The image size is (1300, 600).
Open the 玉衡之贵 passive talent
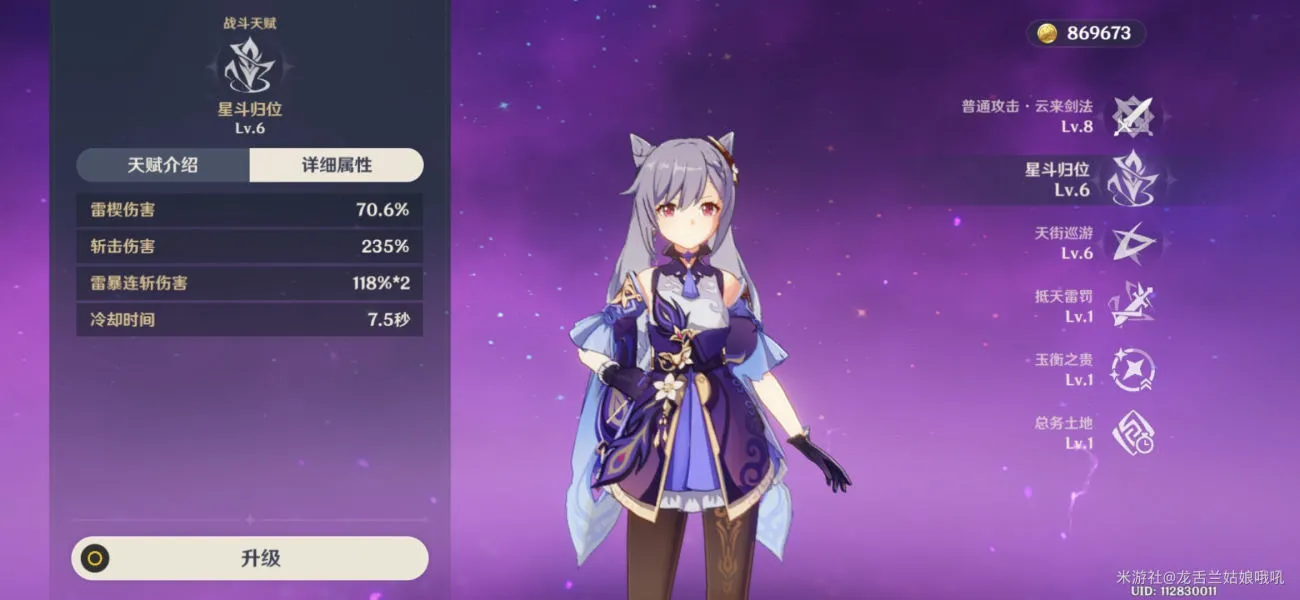click(1133, 369)
